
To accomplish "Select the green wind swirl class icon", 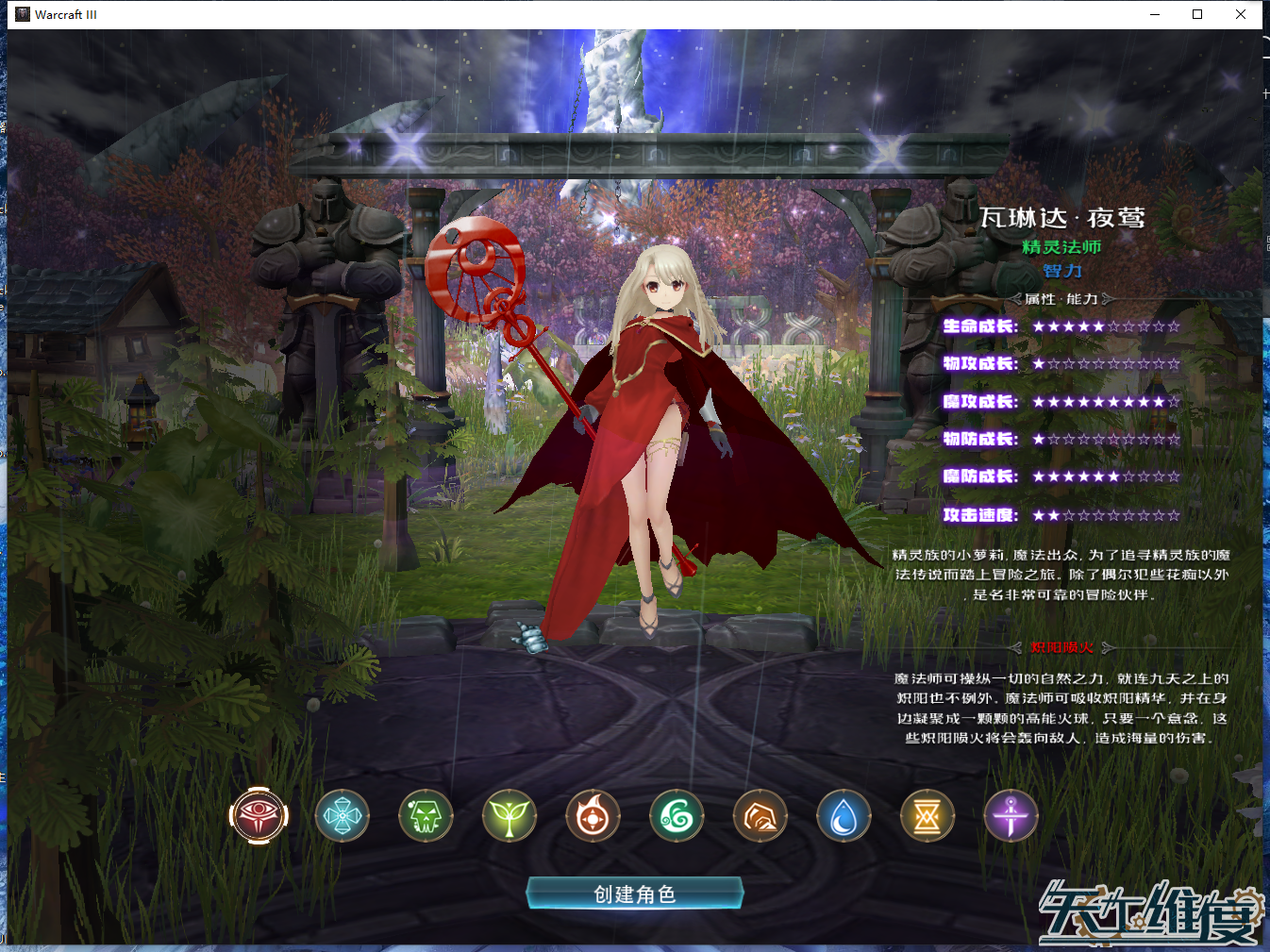I will pyautogui.click(x=677, y=816).
